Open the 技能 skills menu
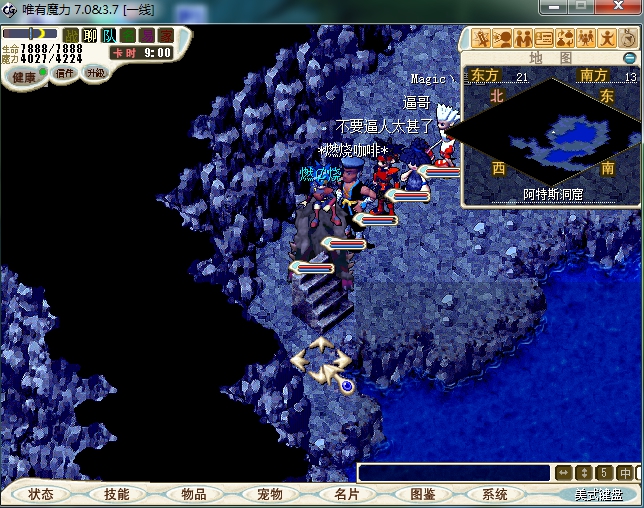 117,494
